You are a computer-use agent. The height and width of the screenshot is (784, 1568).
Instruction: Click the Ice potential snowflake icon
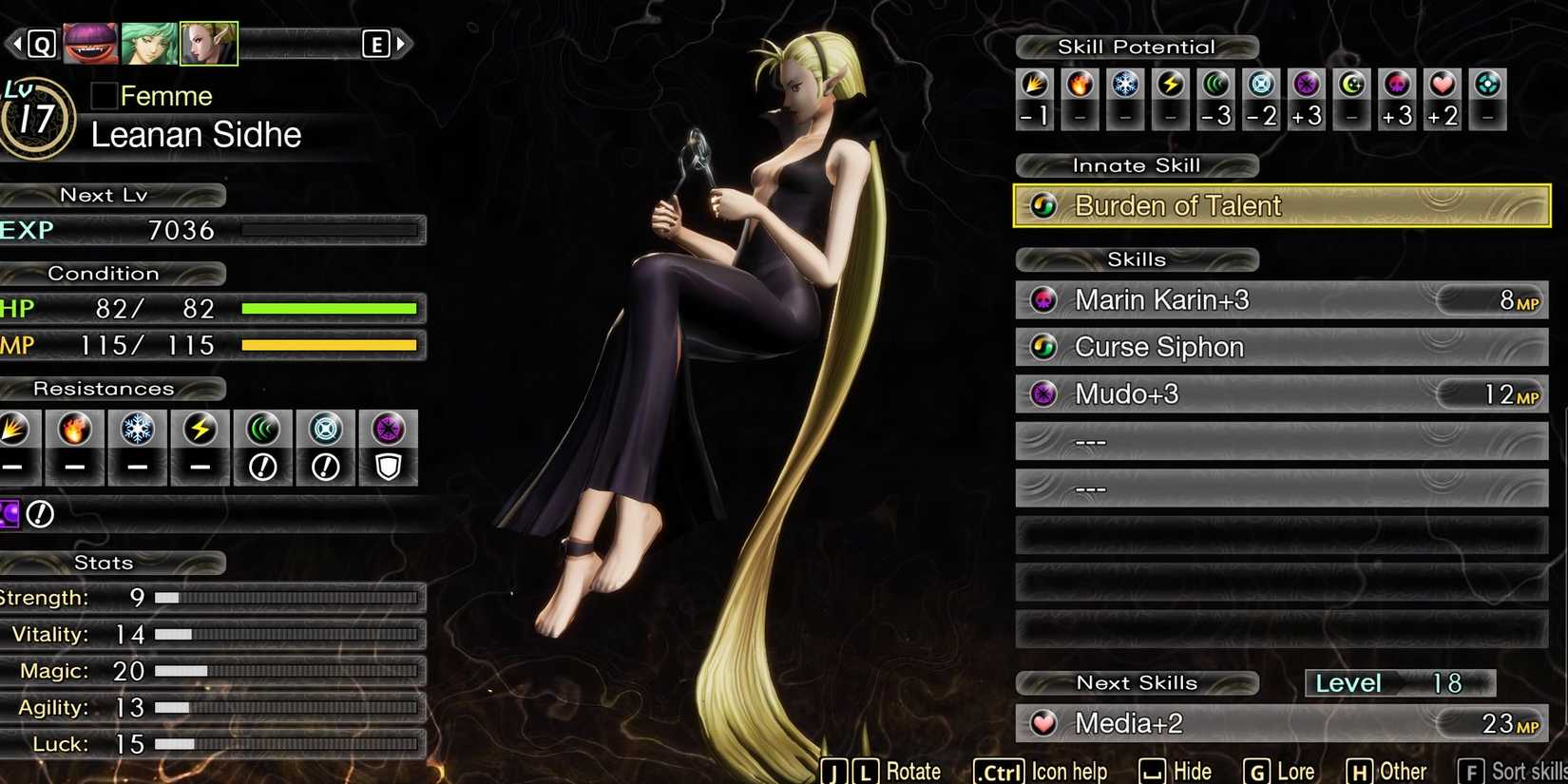1125,86
